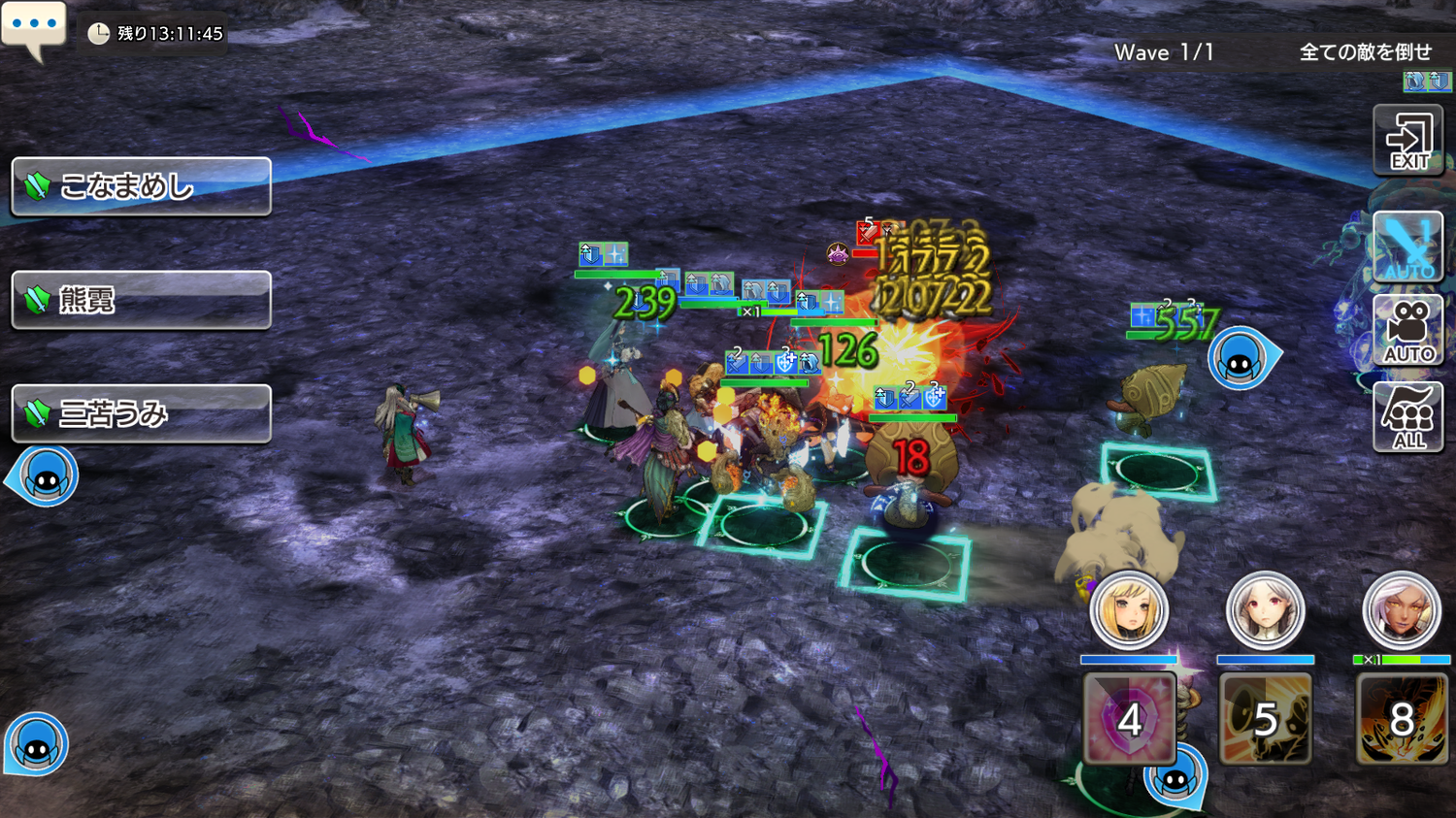Select player こなまめし in the party list
Viewport: 1456px width, 818px height.
[141, 186]
